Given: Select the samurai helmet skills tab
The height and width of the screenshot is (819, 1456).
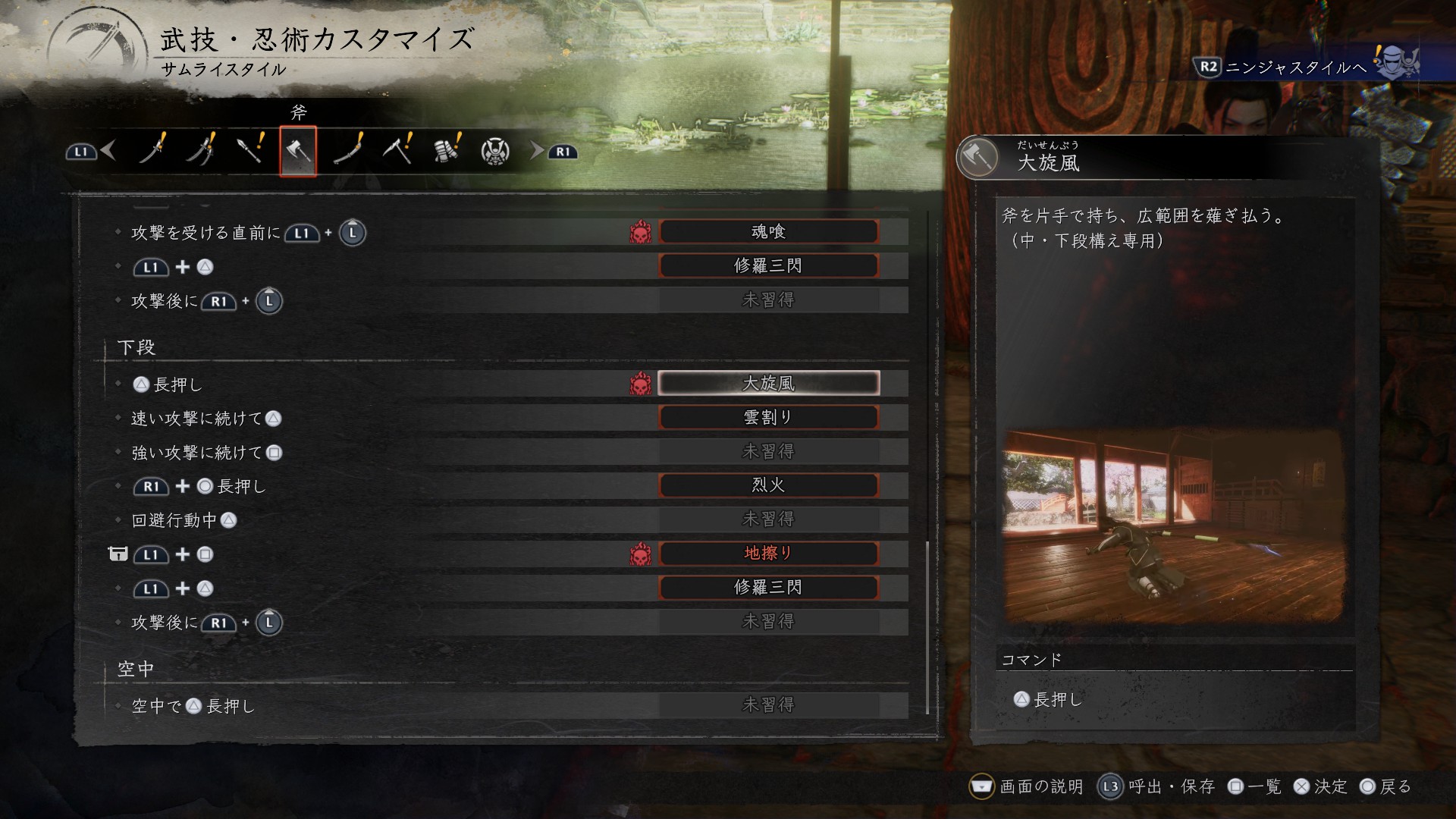Looking at the screenshot, I should coord(495,152).
